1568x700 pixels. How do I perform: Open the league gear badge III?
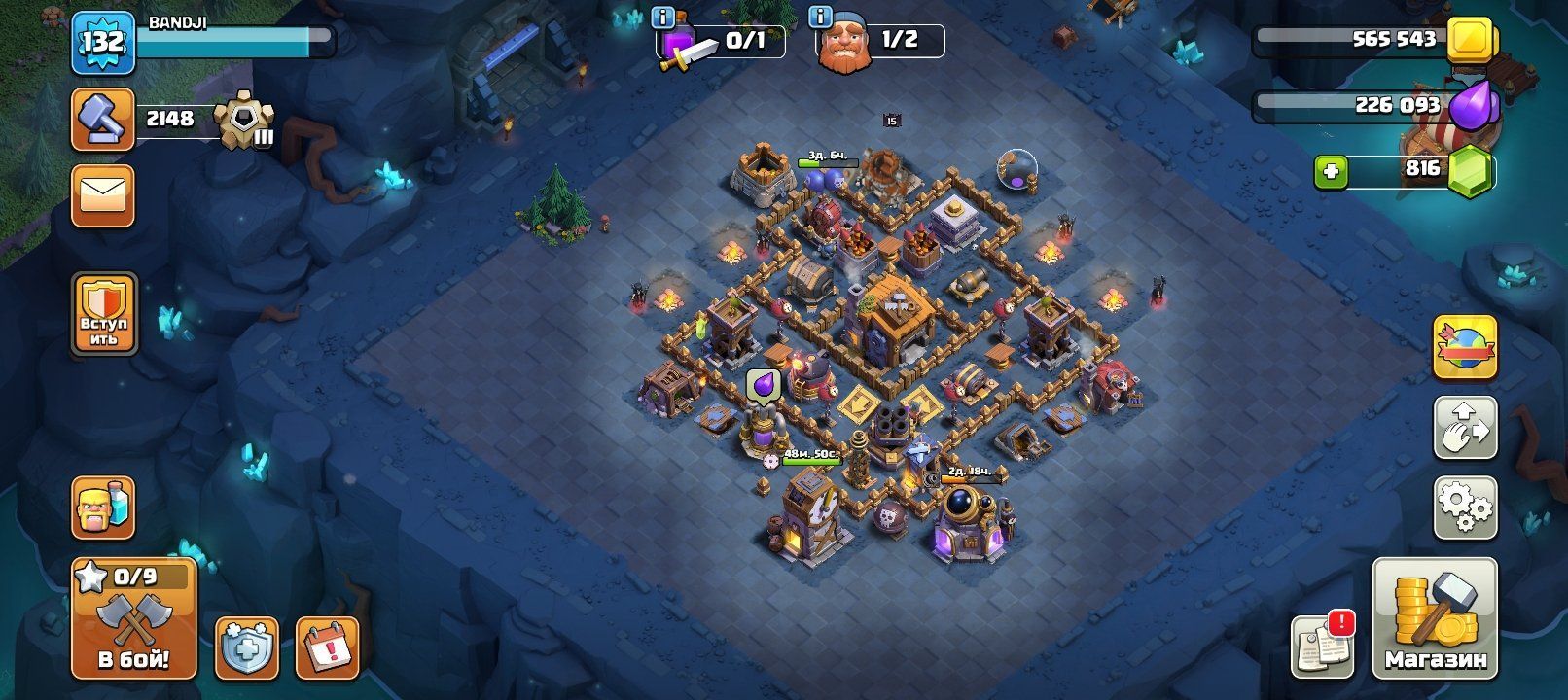[x=243, y=122]
